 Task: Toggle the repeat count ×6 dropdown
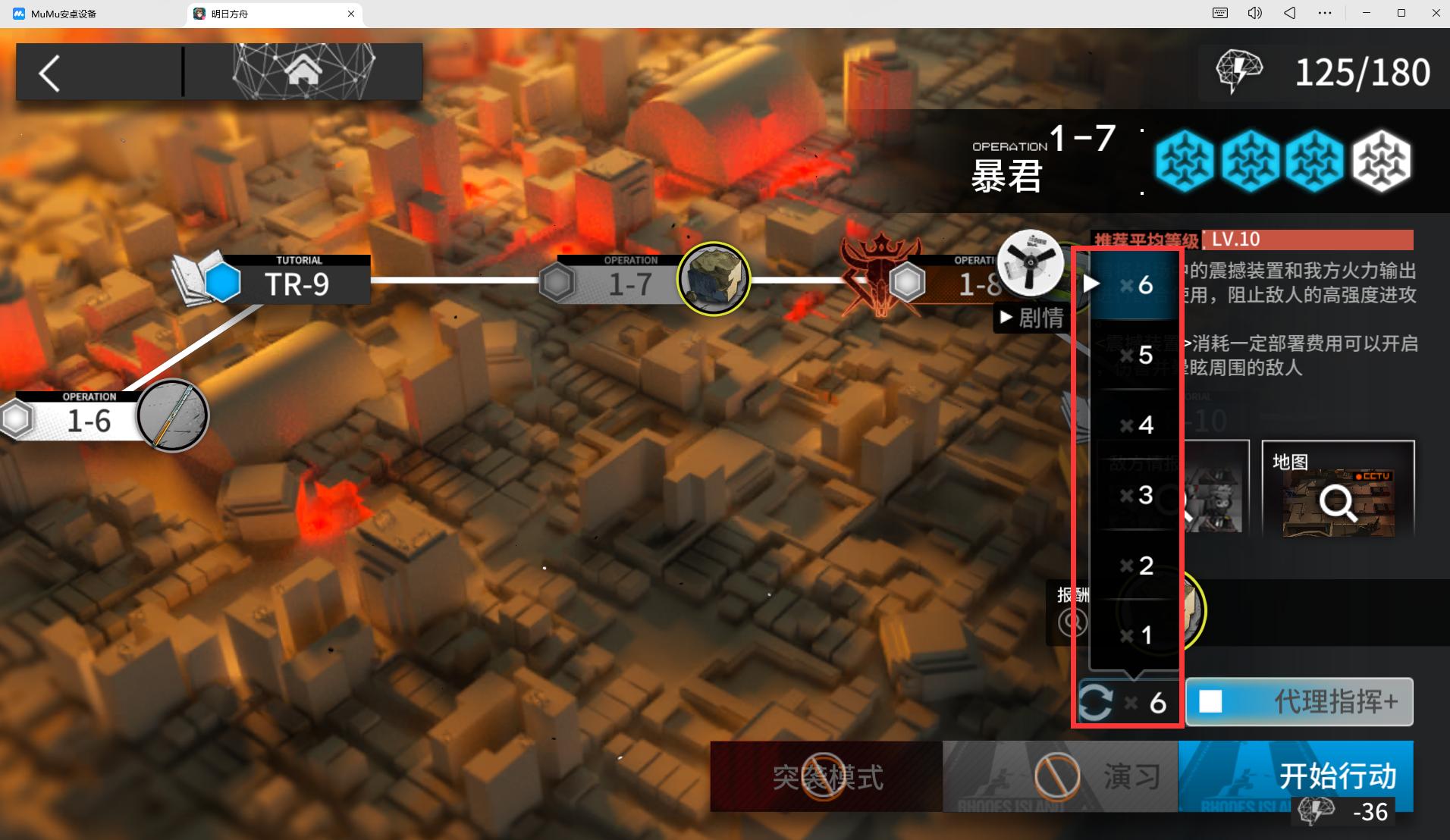click(1127, 703)
